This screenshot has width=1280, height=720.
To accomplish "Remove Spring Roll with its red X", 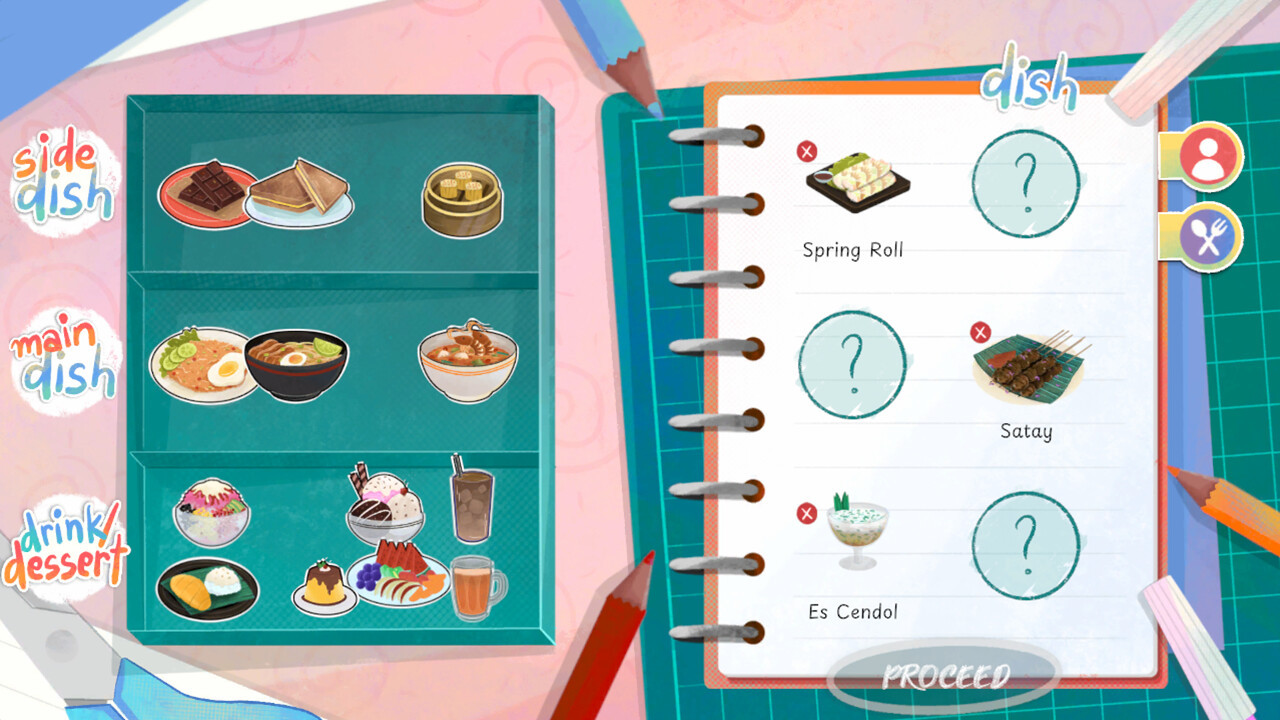I will 807,151.
